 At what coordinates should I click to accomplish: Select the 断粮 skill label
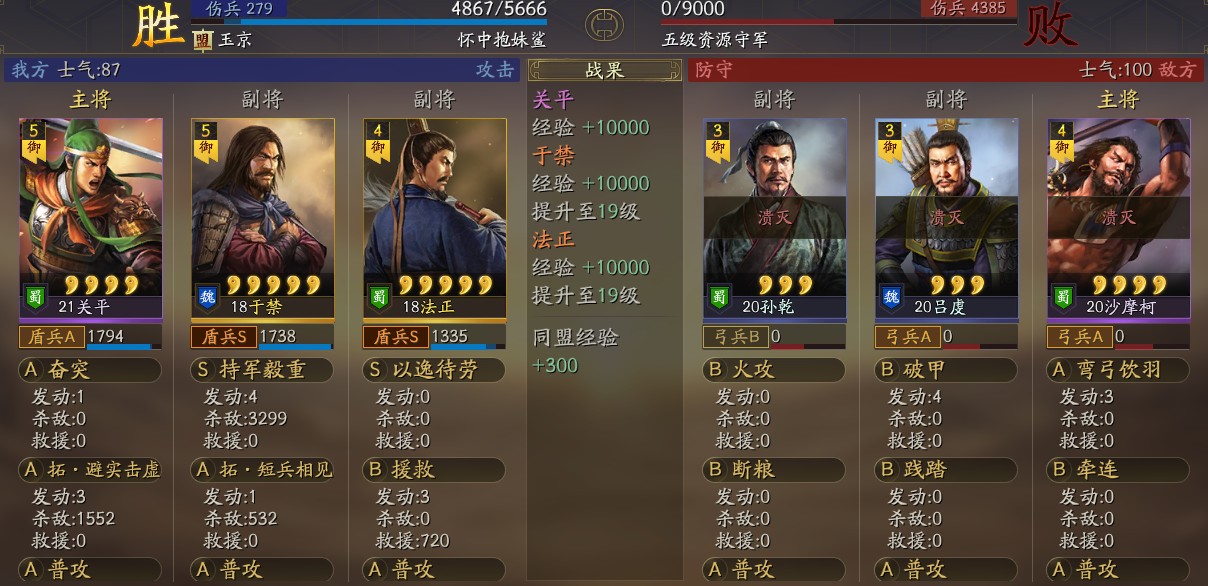pos(774,469)
